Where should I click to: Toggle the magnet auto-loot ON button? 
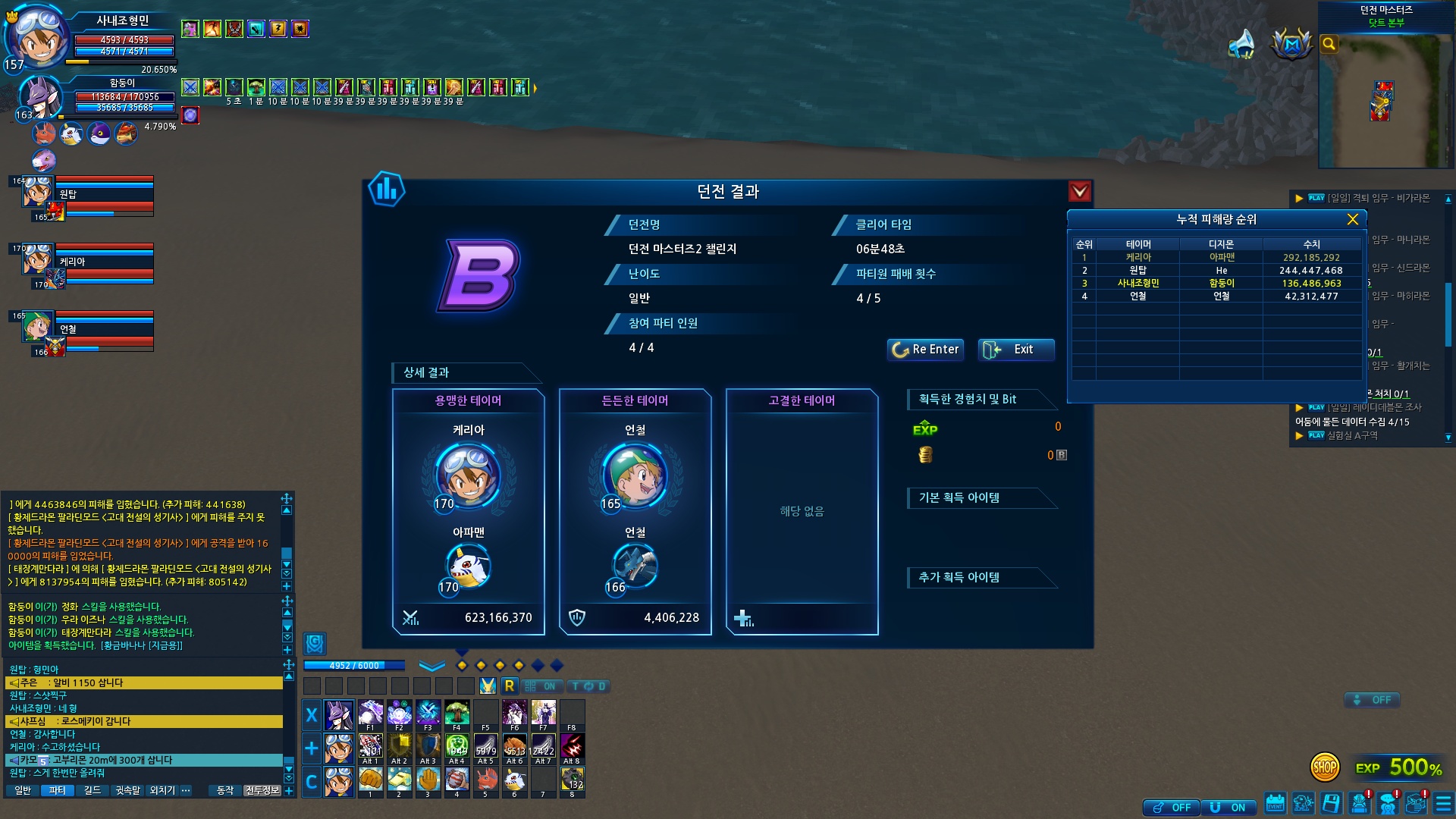point(1228,808)
